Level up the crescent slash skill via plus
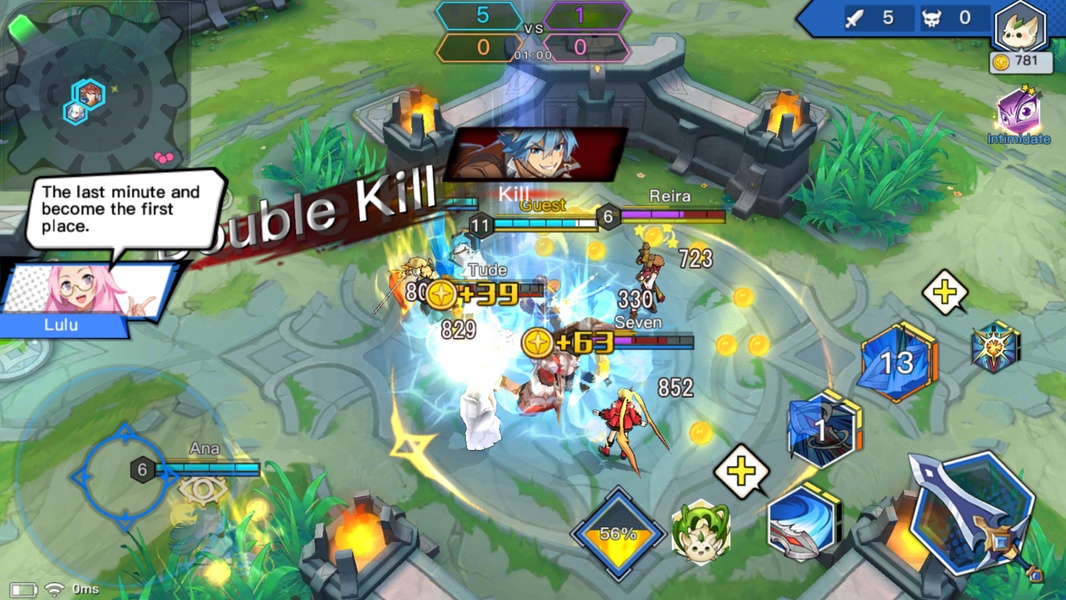Screen dimensions: 1066x600 742,470
